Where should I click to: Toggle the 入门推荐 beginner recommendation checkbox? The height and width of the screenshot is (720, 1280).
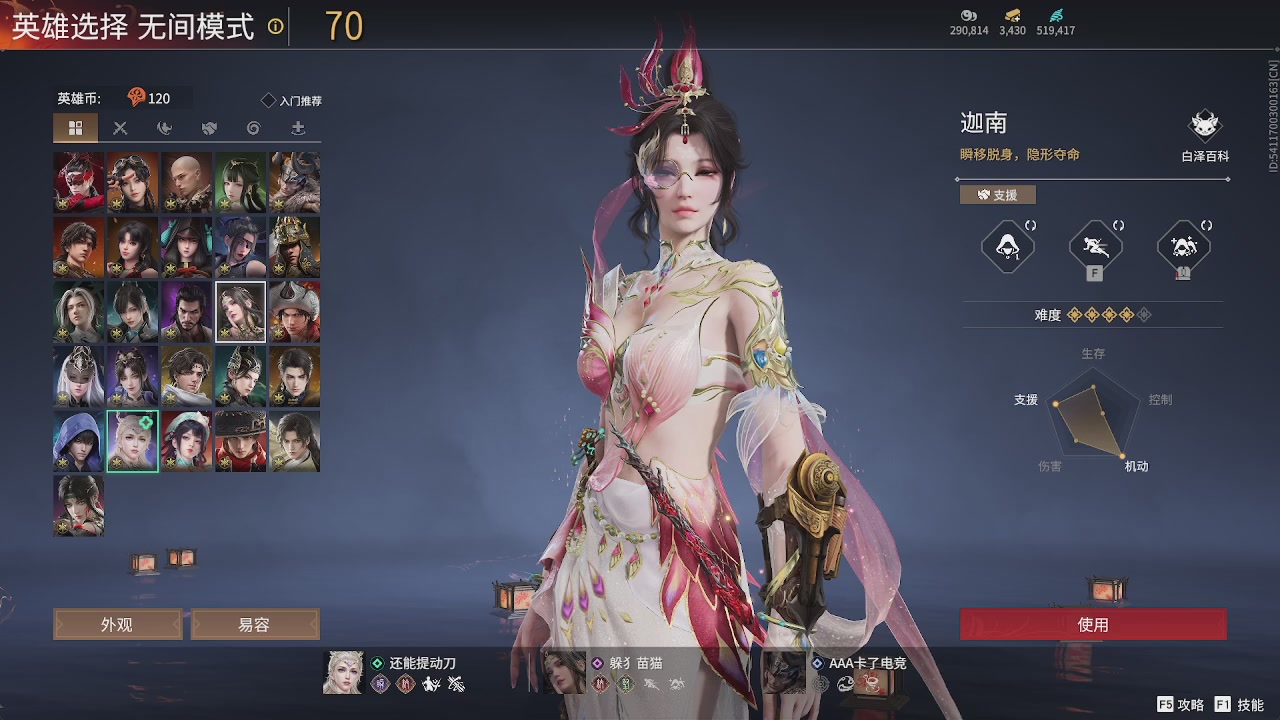tap(268, 100)
